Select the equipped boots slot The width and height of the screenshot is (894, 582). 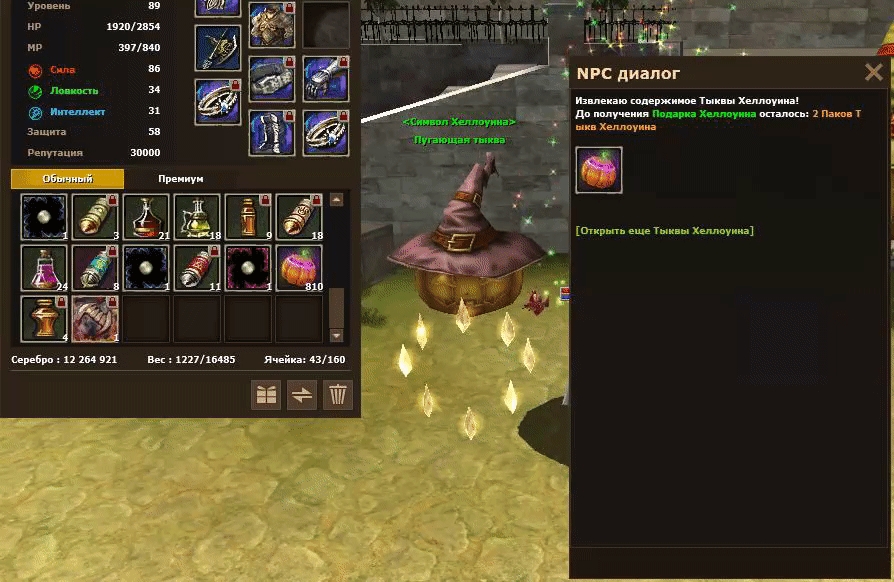pos(271,132)
